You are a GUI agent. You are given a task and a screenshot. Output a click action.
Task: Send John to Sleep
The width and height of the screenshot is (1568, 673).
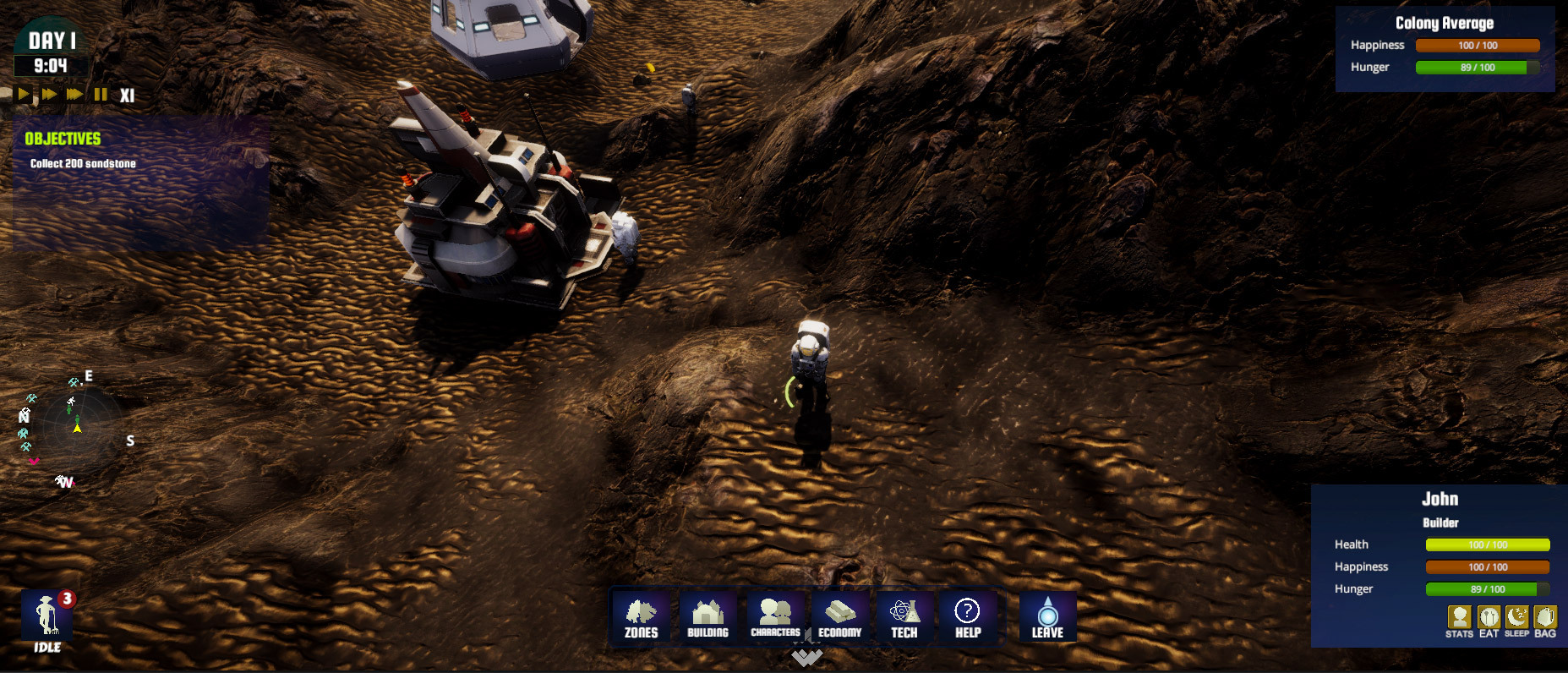point(1516,621)
